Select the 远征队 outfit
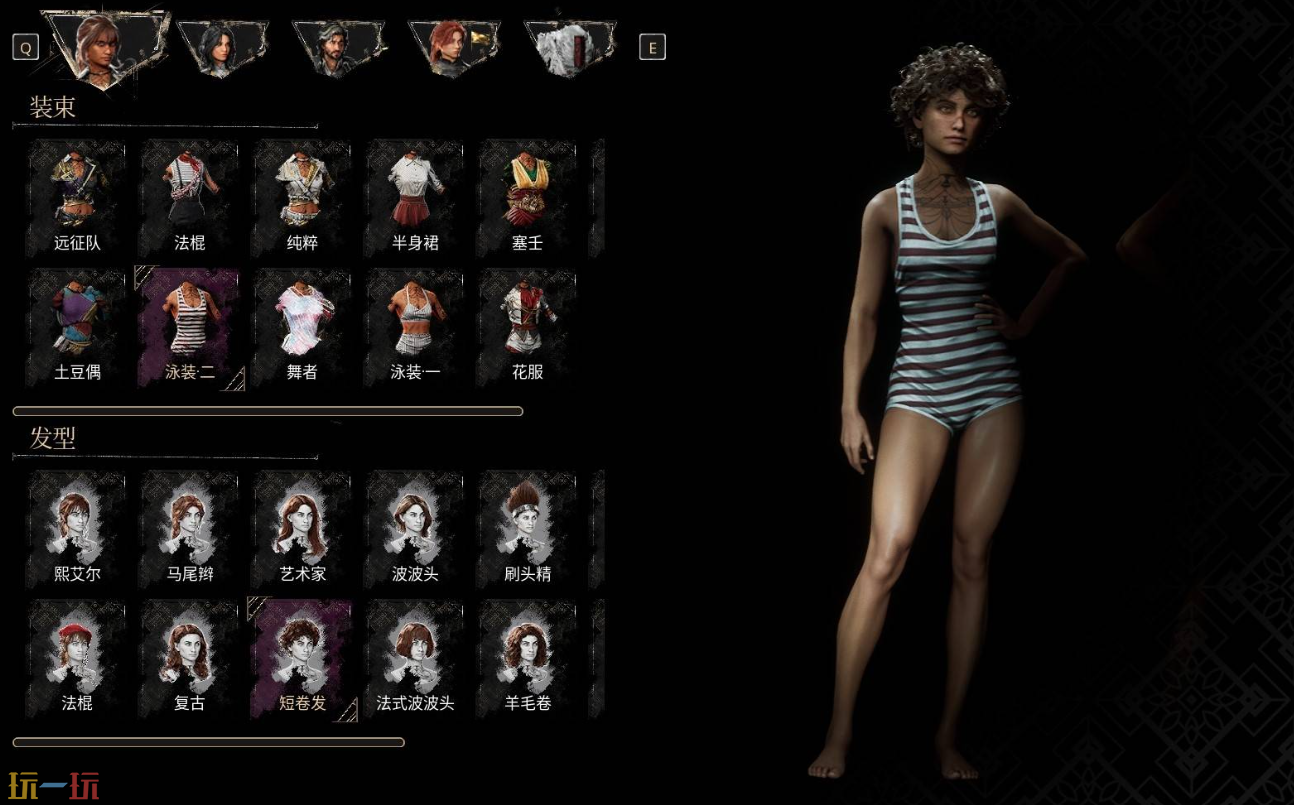This screenshot has height=805, width=1294. tap(77, 198)
